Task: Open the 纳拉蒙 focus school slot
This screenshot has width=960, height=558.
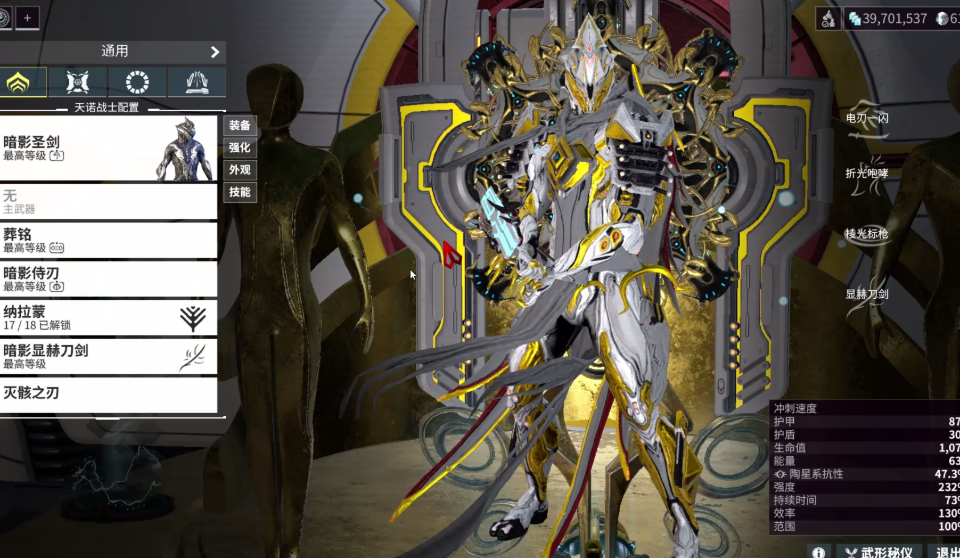Action: 108,318
